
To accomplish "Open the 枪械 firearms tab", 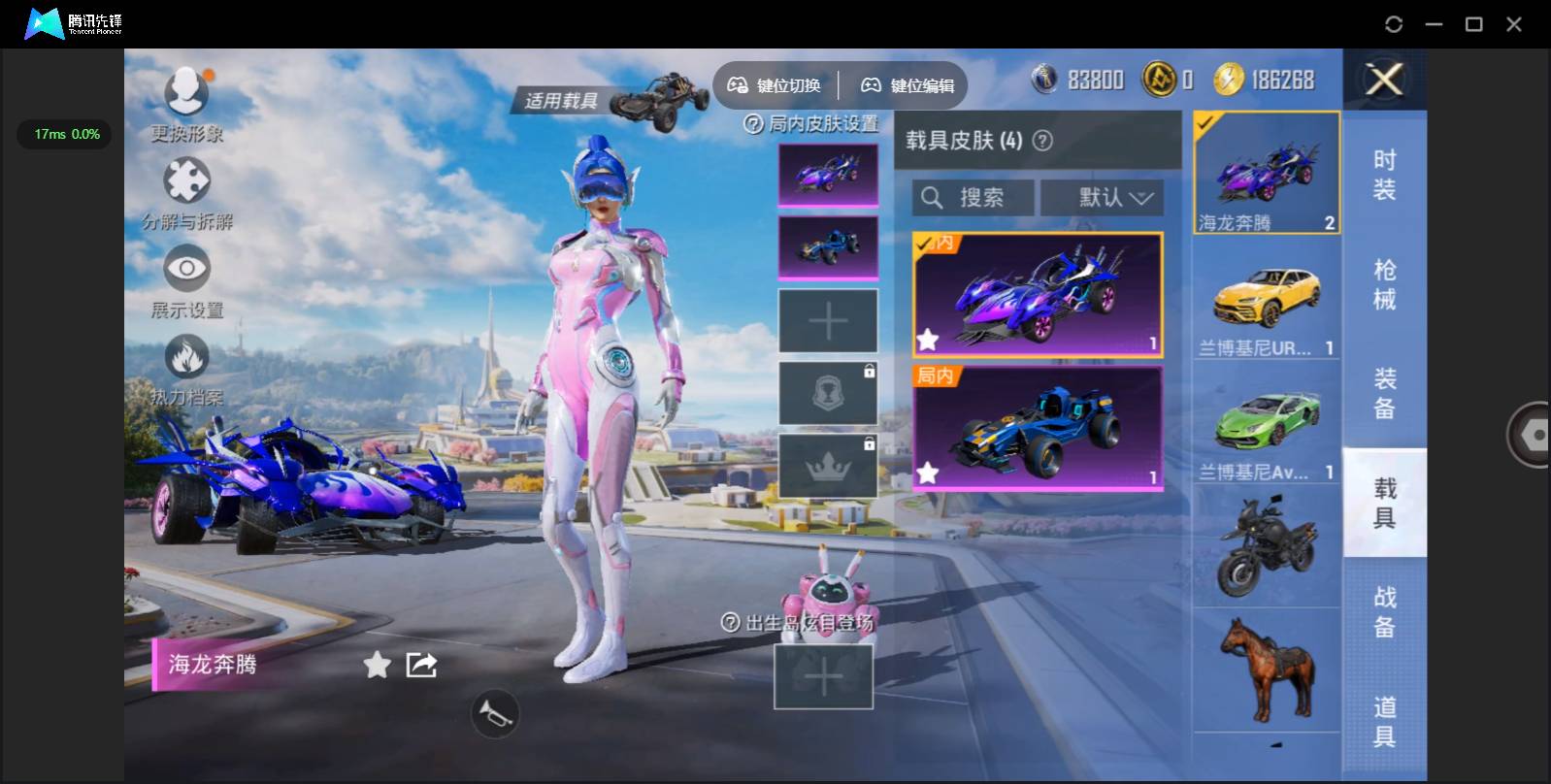I will pos(1384,284).
